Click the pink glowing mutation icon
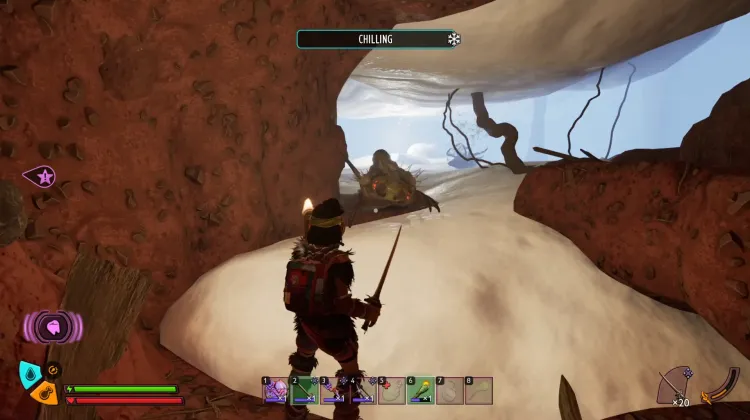Screen dimensions: 750x420 click(x=50, y=326)
